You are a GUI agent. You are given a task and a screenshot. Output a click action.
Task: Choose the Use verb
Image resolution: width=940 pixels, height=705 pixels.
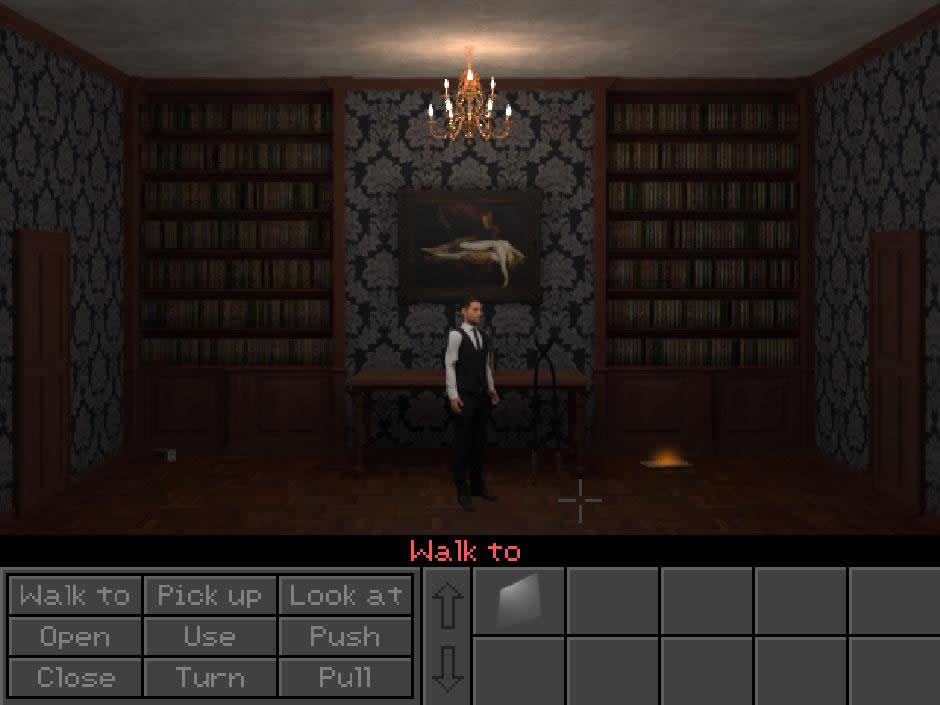(x=210, y=637)
